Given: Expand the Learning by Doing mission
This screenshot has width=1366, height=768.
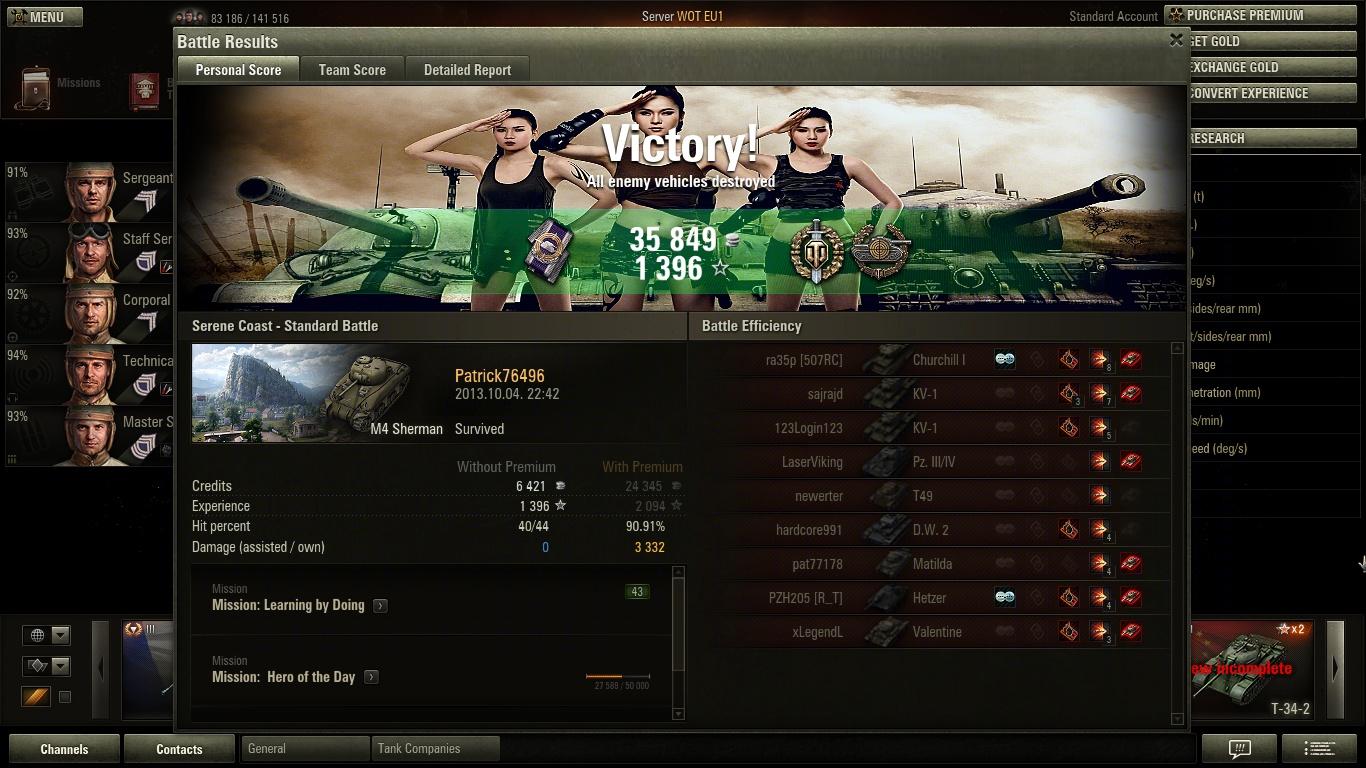Looking at the screenshot, I should (380, 606).
